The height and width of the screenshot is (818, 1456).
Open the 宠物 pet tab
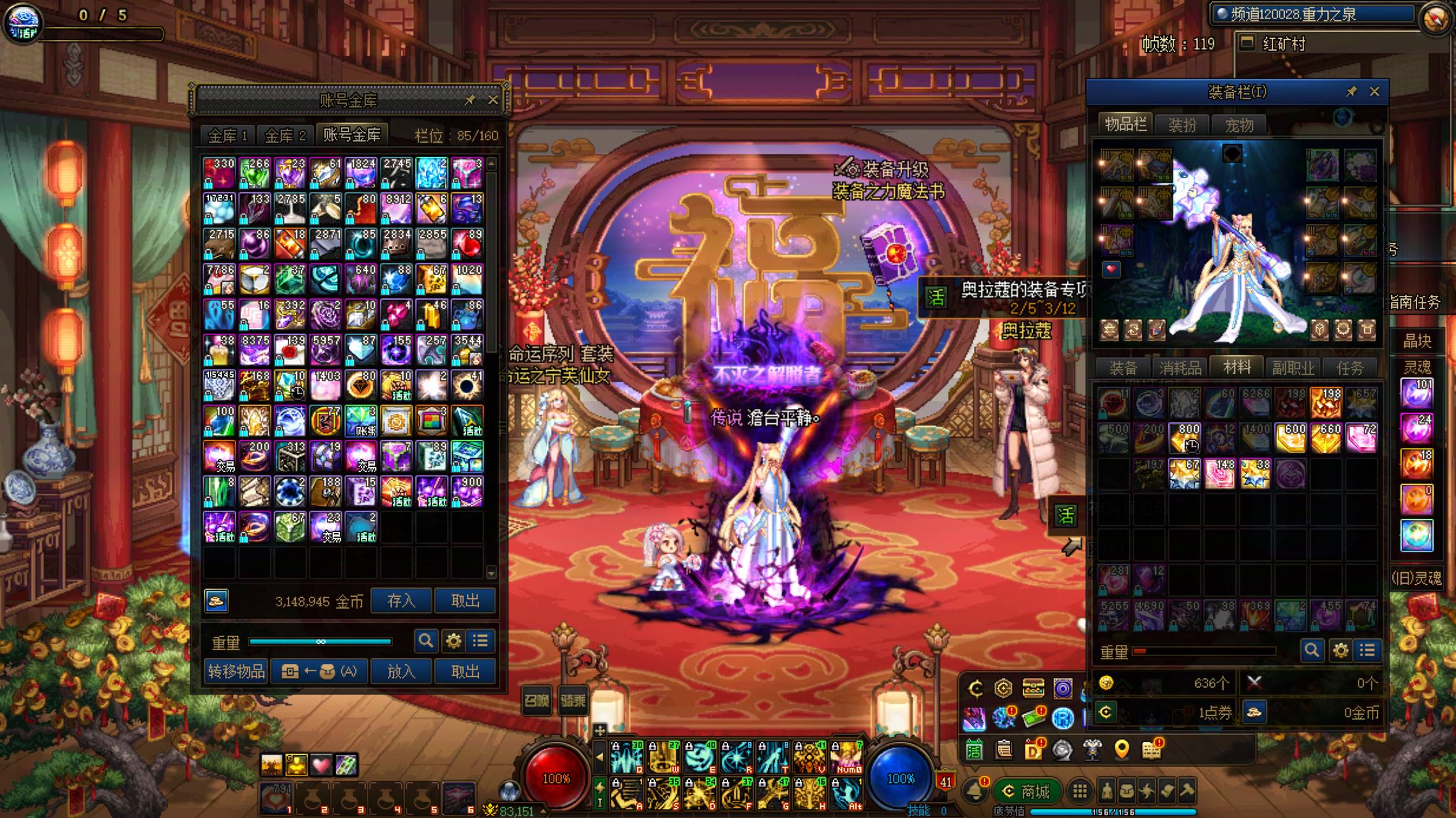click(1239, 125)
